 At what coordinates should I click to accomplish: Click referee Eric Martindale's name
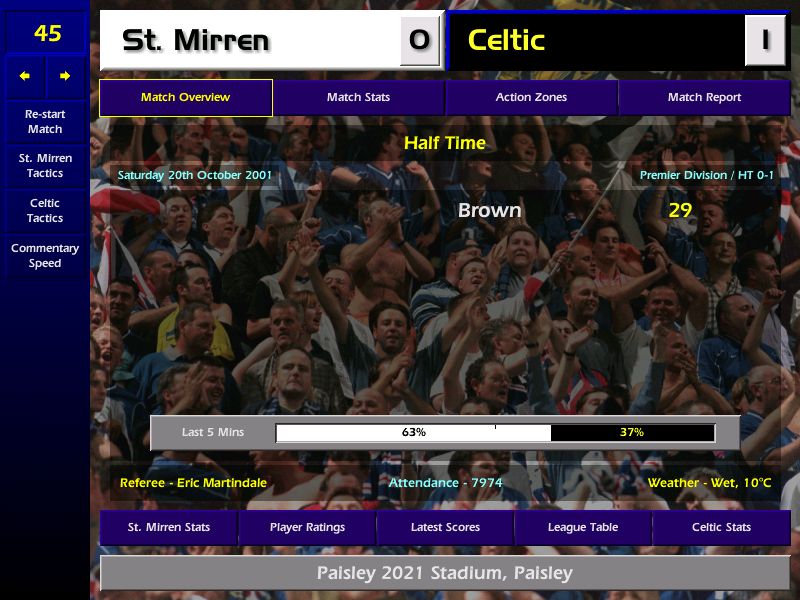pyautogui.click(x=193, y=483)
